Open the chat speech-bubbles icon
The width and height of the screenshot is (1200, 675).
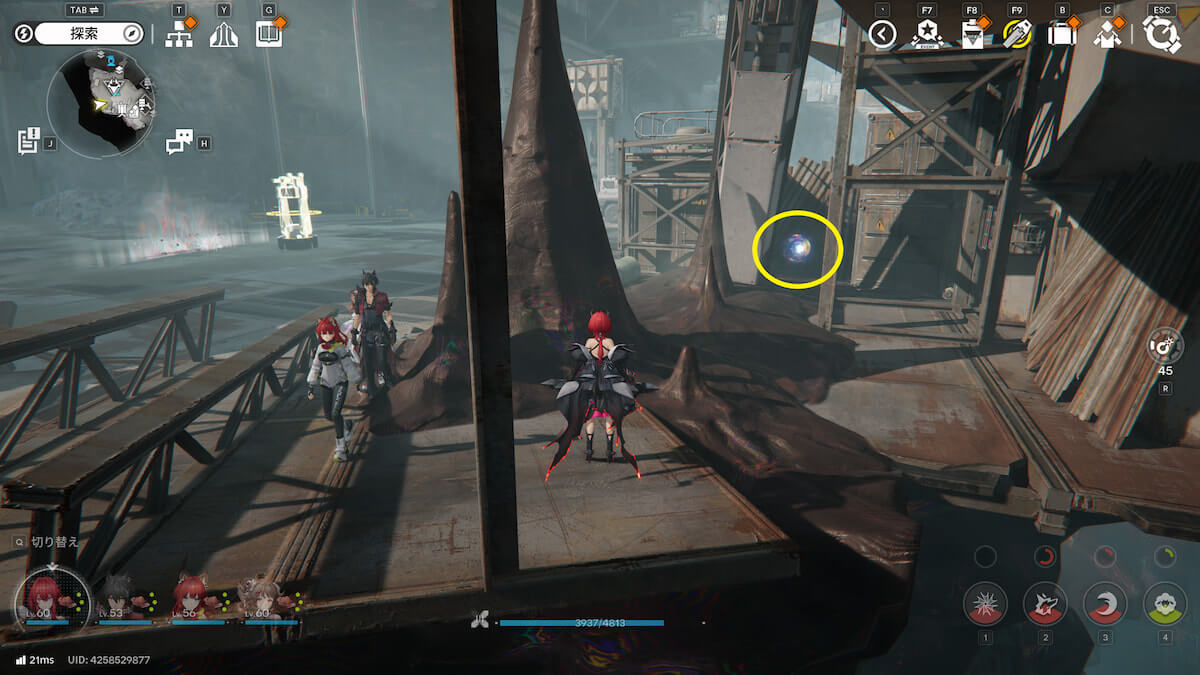point(178,142)
